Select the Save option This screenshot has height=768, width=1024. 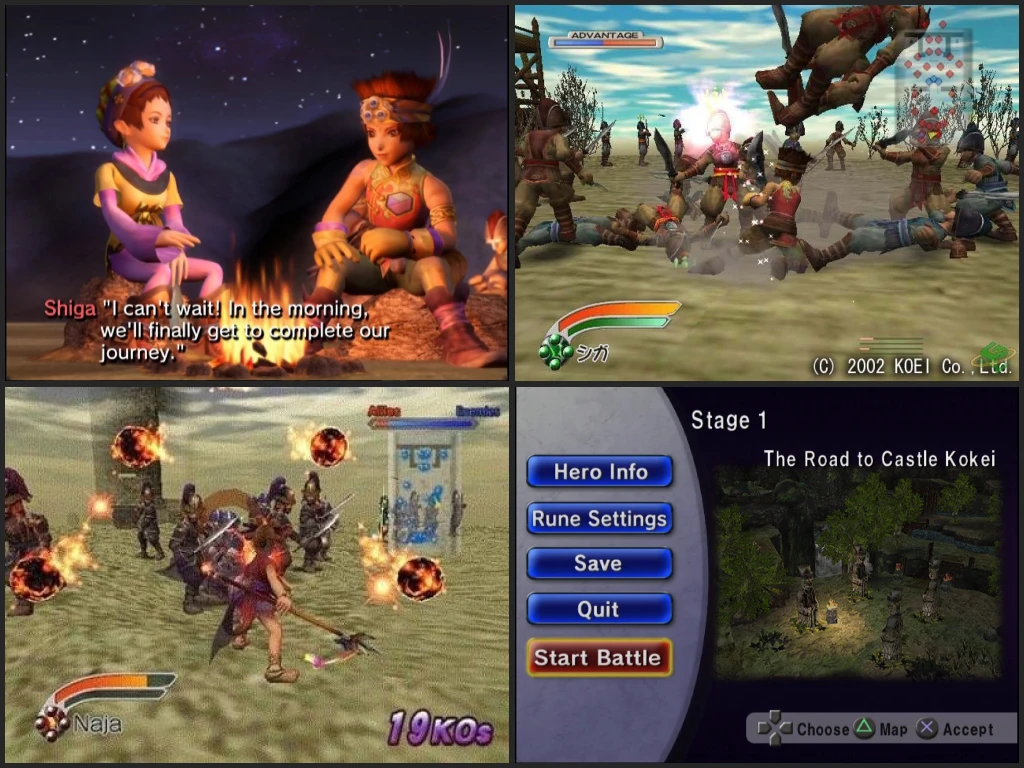(x=599, y=563)
